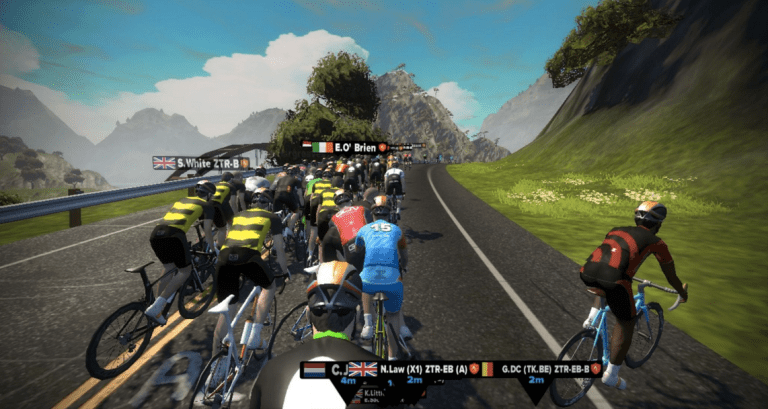Viewport: 768px width, 409px height.
Task: Select the G.DC (TK.BE) ZTR-EB-B name tag
Action: pyautogui.click(x=540, y=369)
